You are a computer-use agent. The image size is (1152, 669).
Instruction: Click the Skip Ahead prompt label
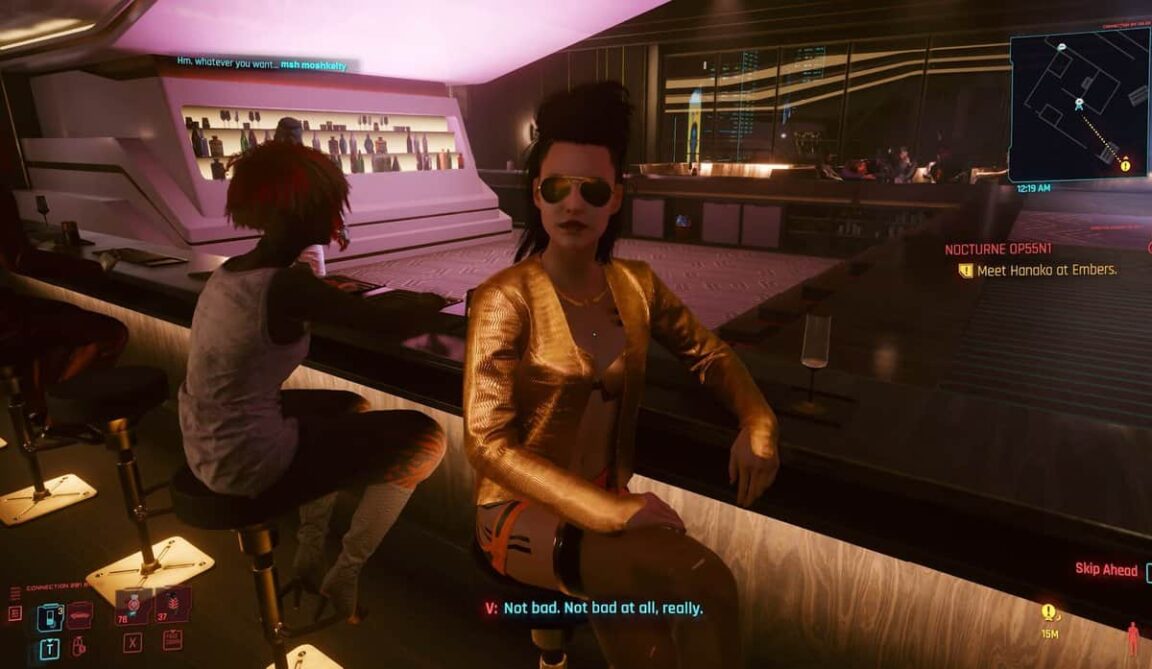click(1106, 569)
